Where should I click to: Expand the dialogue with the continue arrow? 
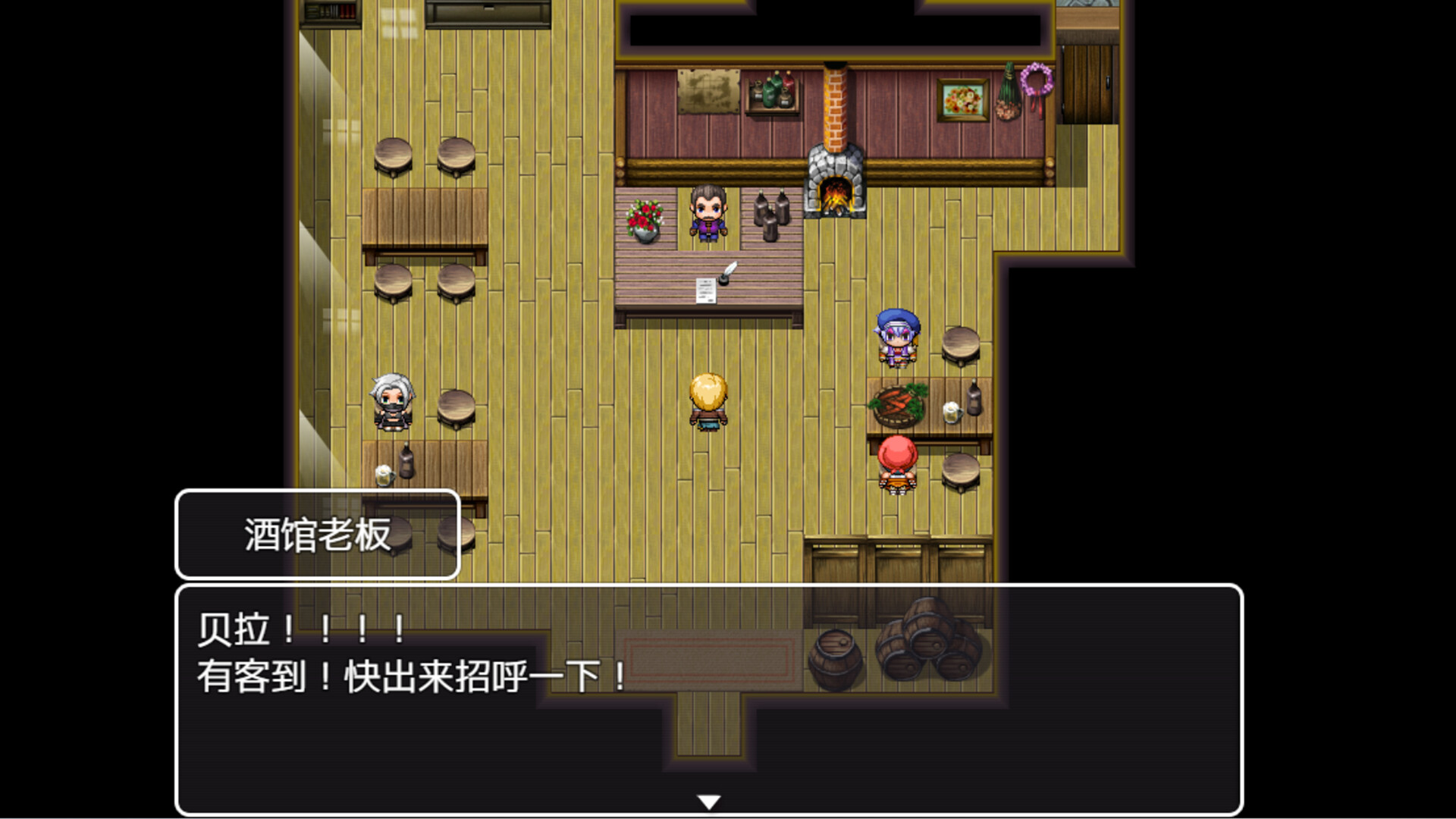708,799
